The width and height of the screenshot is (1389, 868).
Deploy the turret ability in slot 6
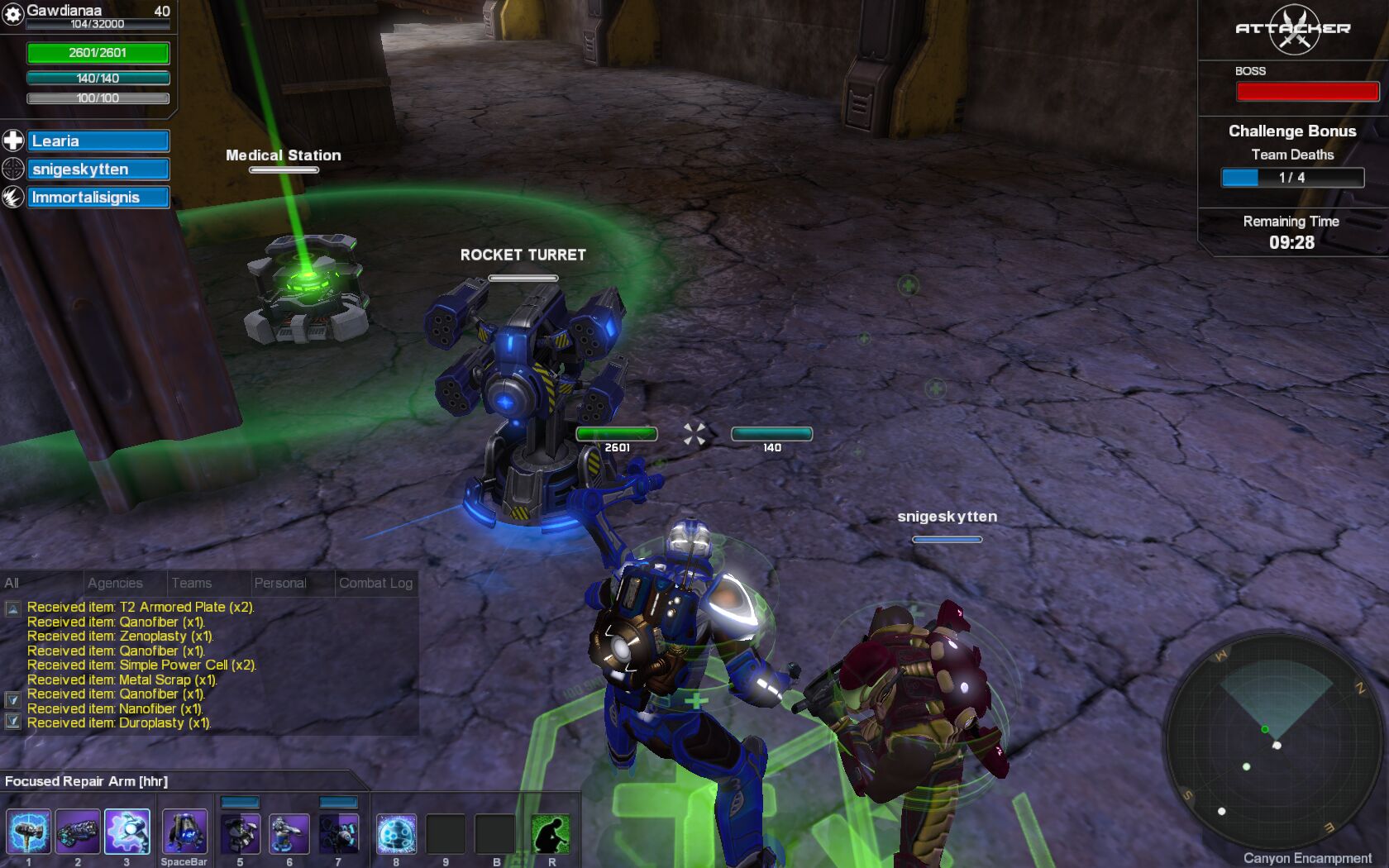click(289, 833)
